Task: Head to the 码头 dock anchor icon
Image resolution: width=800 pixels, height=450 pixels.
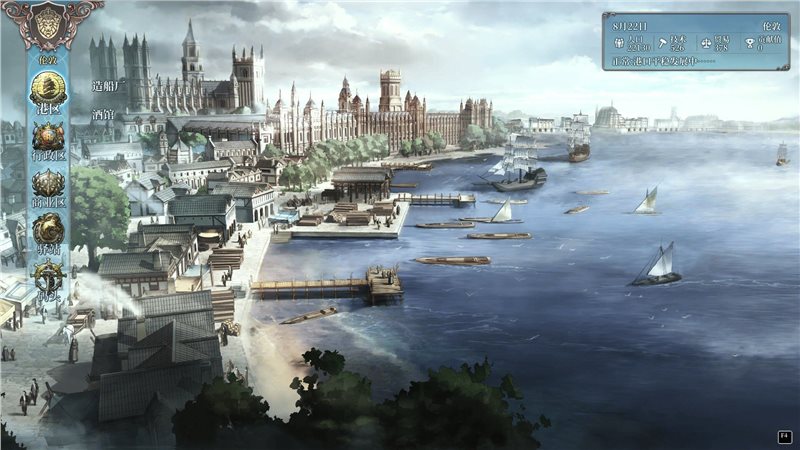Action: point(47,277)
